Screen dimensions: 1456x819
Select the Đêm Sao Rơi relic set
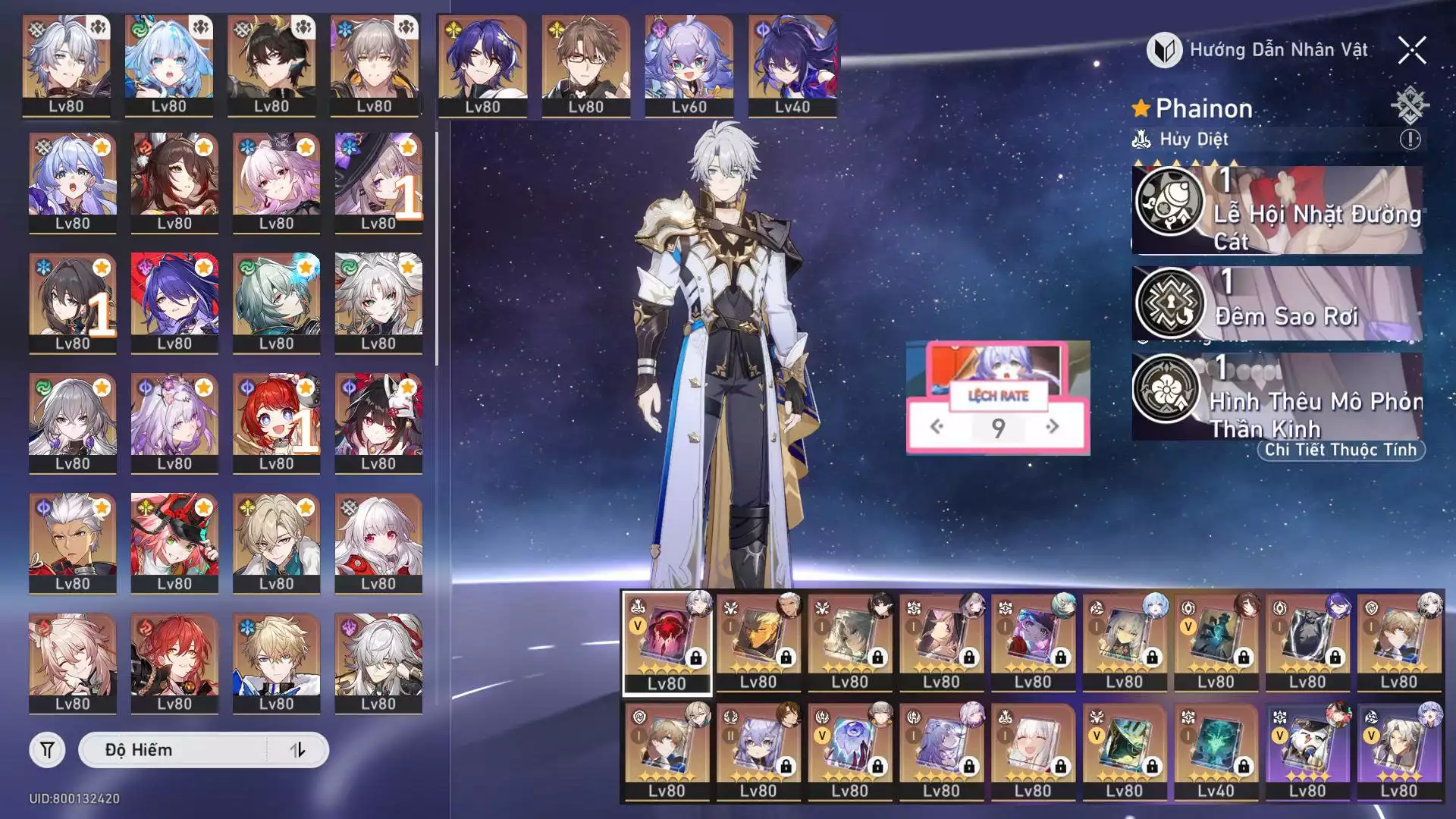click(x=1278, y=303)
